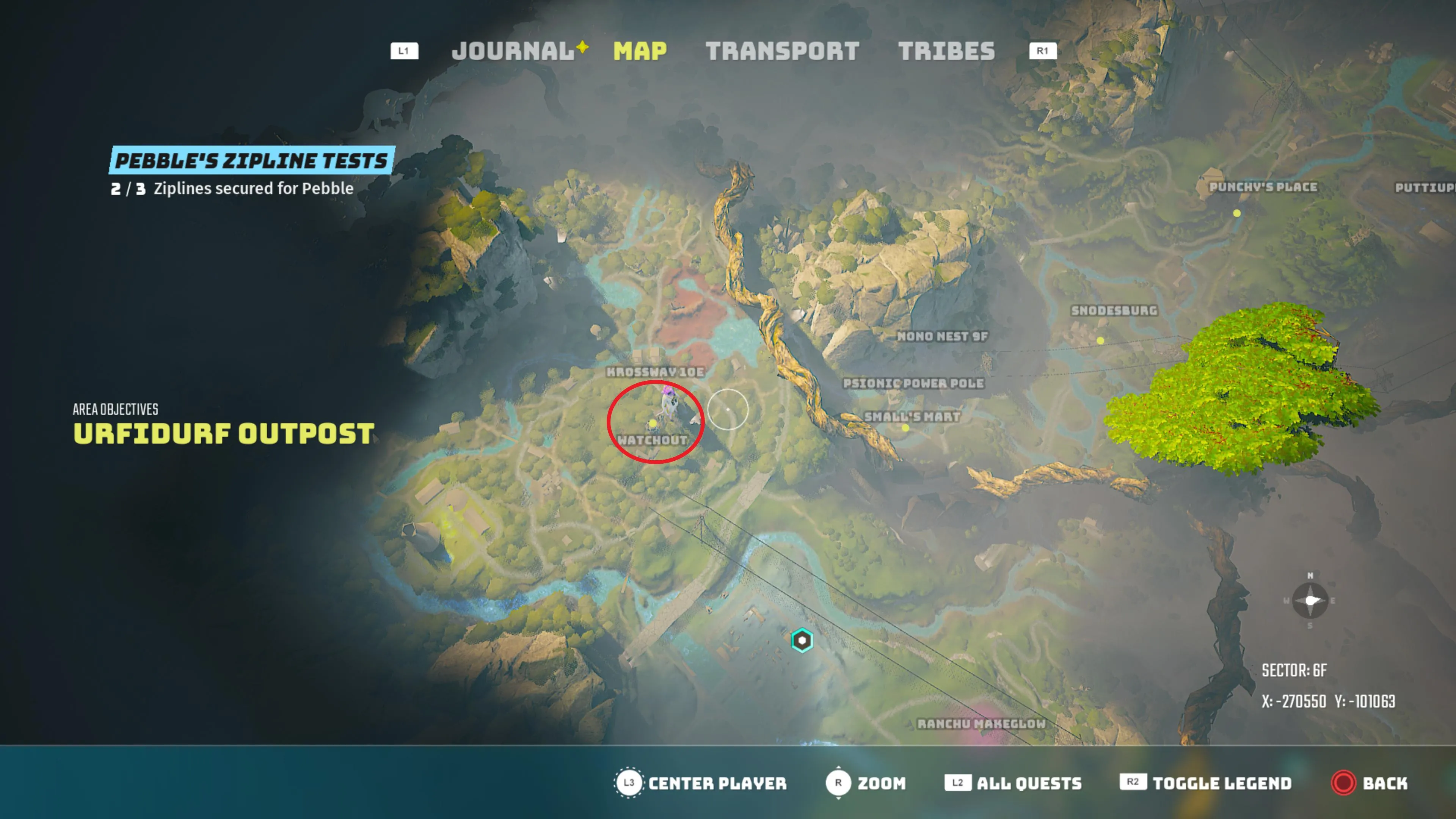1456x819 pixels.
Task: Select the Urfidurf Outpost area objectives heading
Action: [x=224, y=433]
